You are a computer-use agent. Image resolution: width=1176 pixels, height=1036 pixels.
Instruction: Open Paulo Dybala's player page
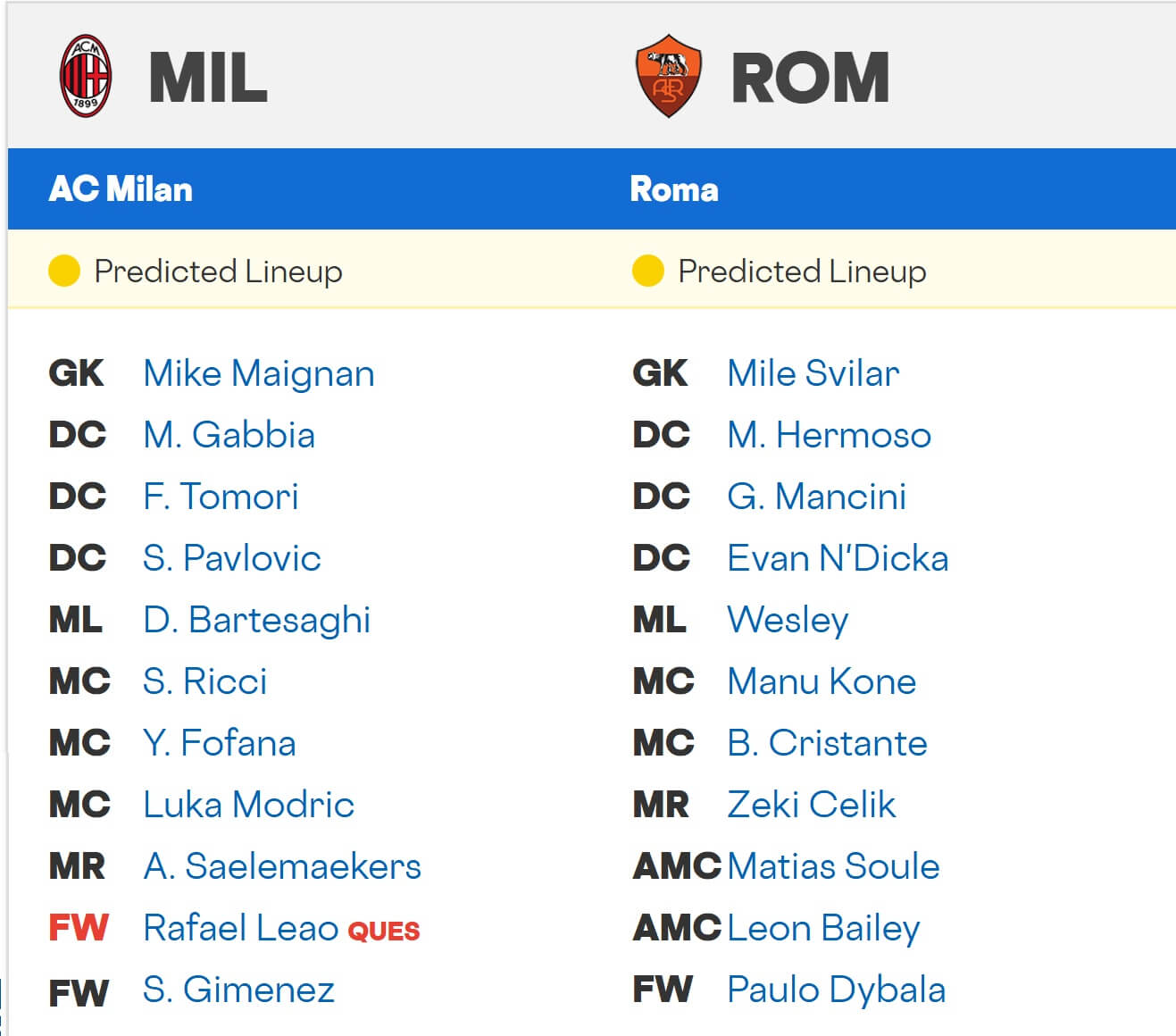pos(837,990)
